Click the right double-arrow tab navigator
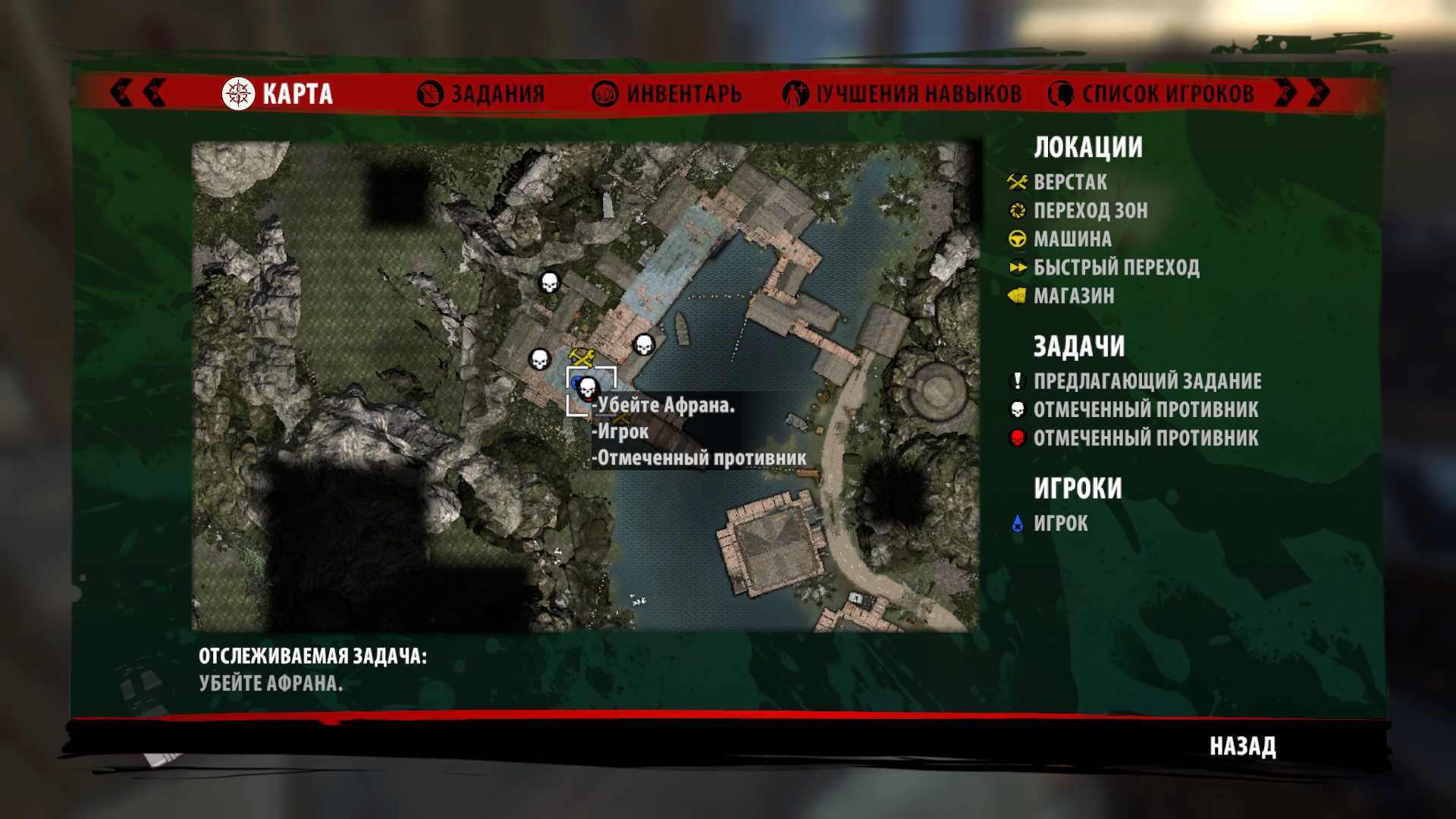Screen dimensions: 1456x819 (1302, 93)
